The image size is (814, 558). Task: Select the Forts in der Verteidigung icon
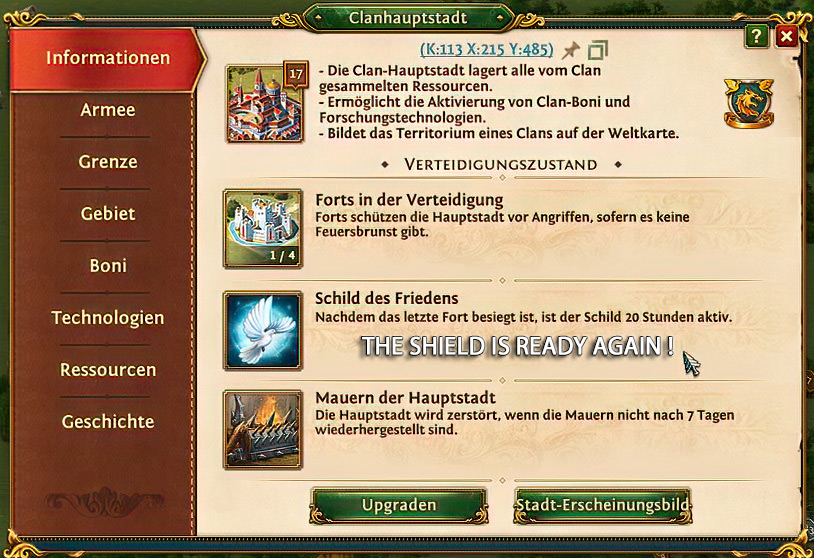(x=263, y=228)
